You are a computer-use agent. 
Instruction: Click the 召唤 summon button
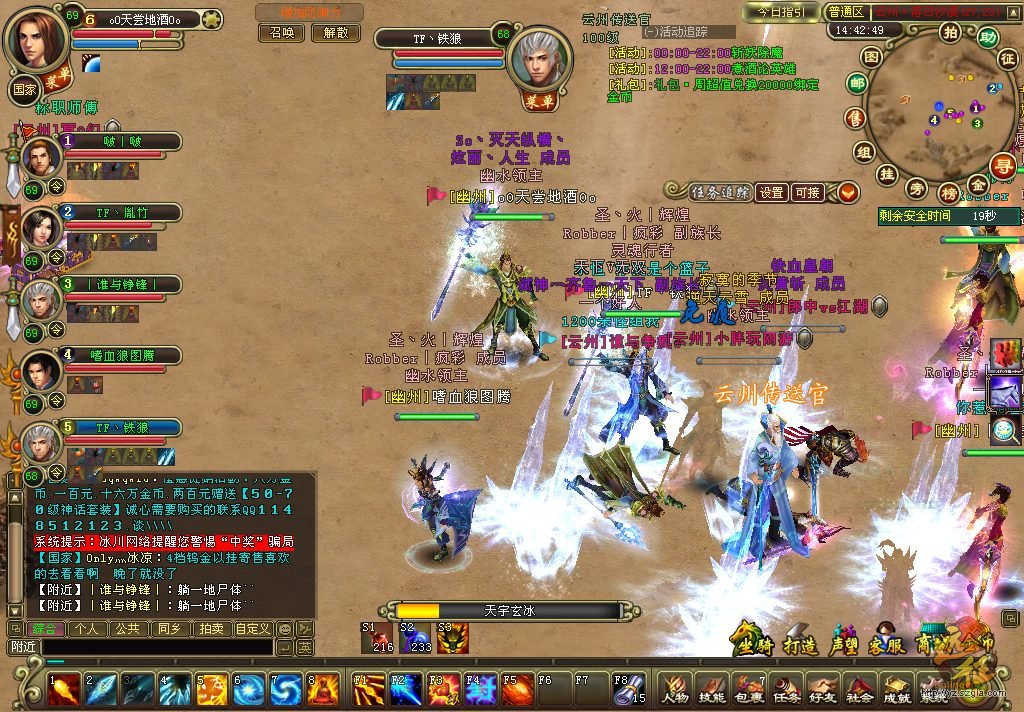click(x=283, y=32)
